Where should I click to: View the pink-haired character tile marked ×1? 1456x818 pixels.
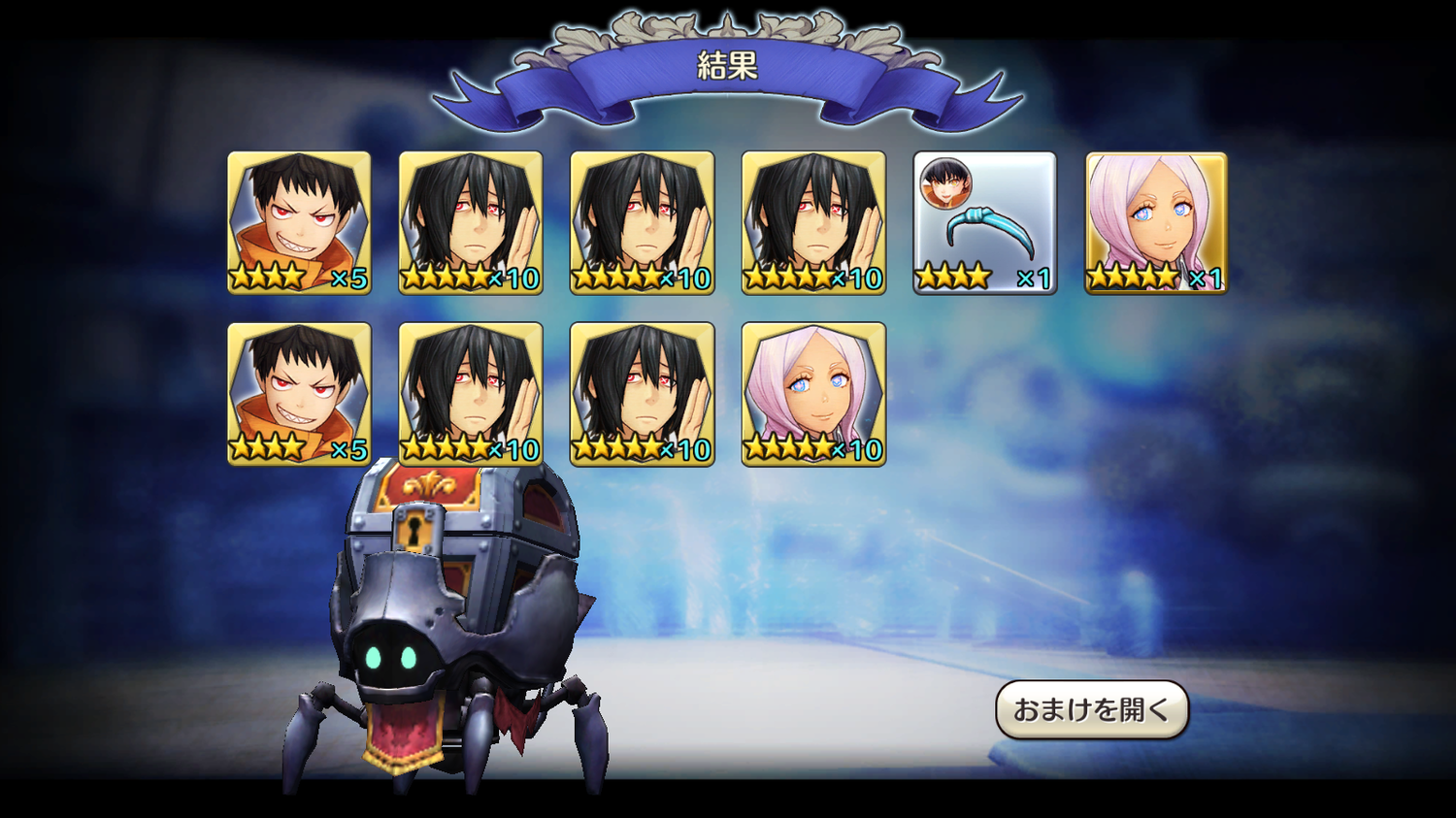(1156, 222)
